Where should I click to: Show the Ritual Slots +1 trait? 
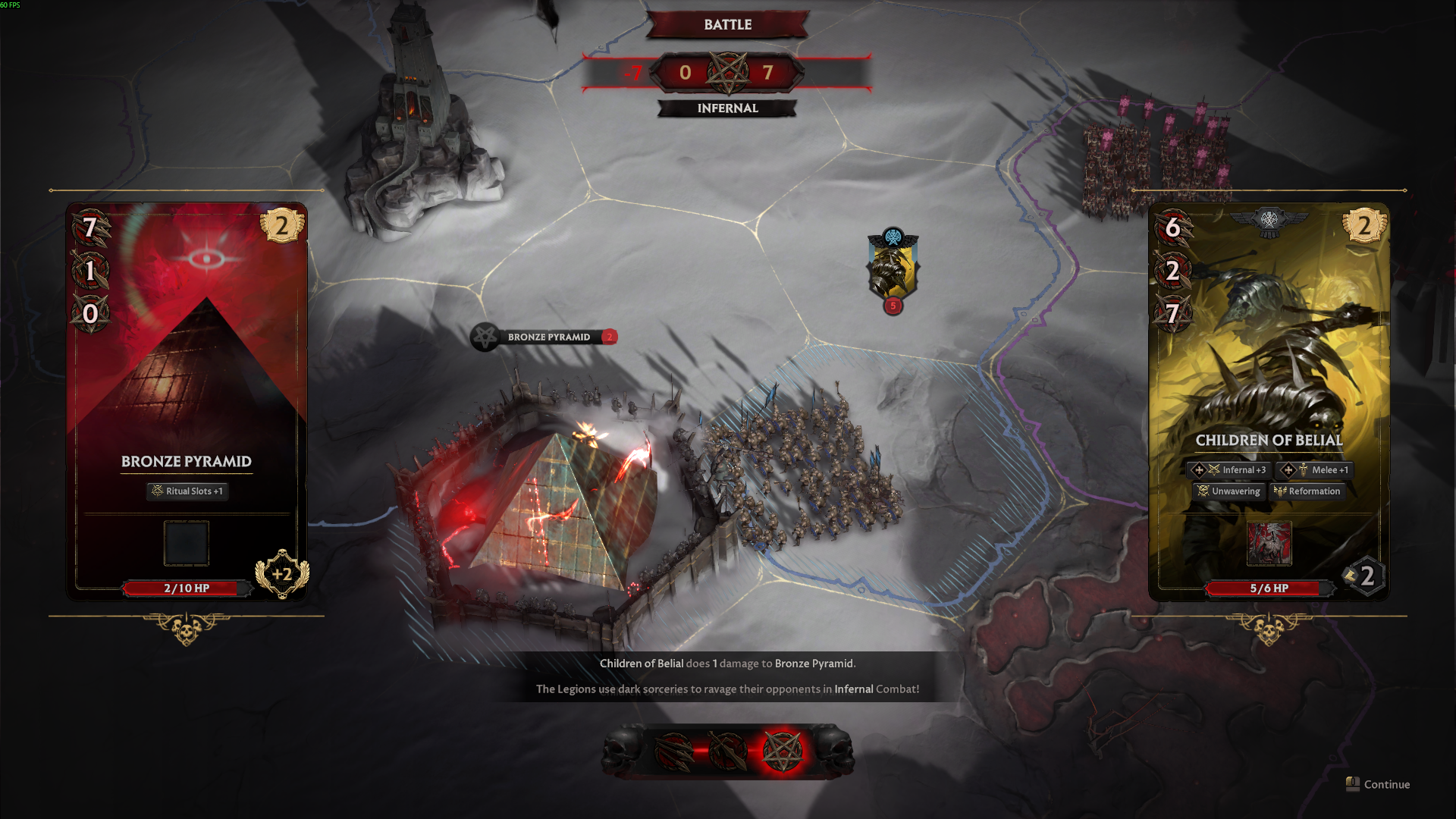[187, 491]
